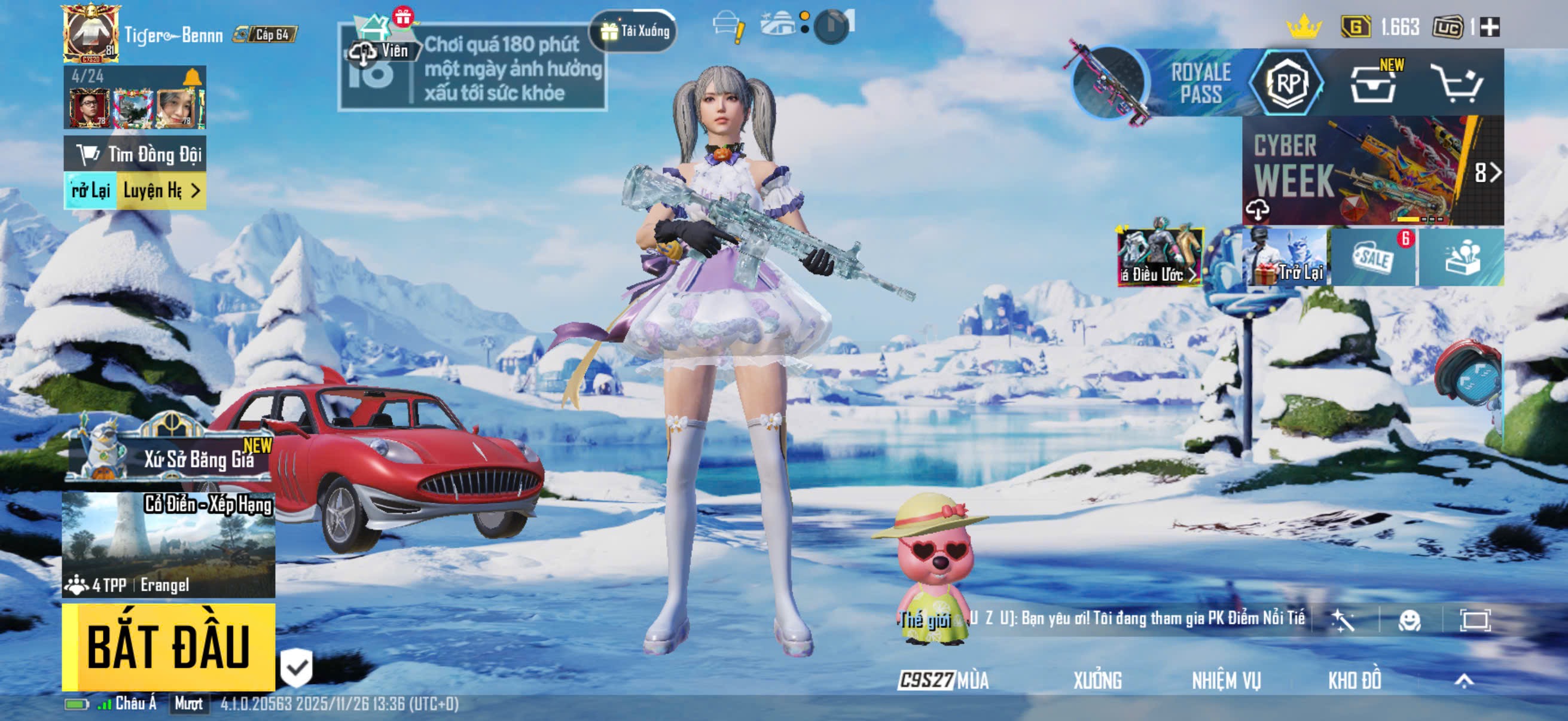Viewport: 1568px width, 721px height.
Task: Click Tìm Đồng Đội to find teammates
Action: 135,155
